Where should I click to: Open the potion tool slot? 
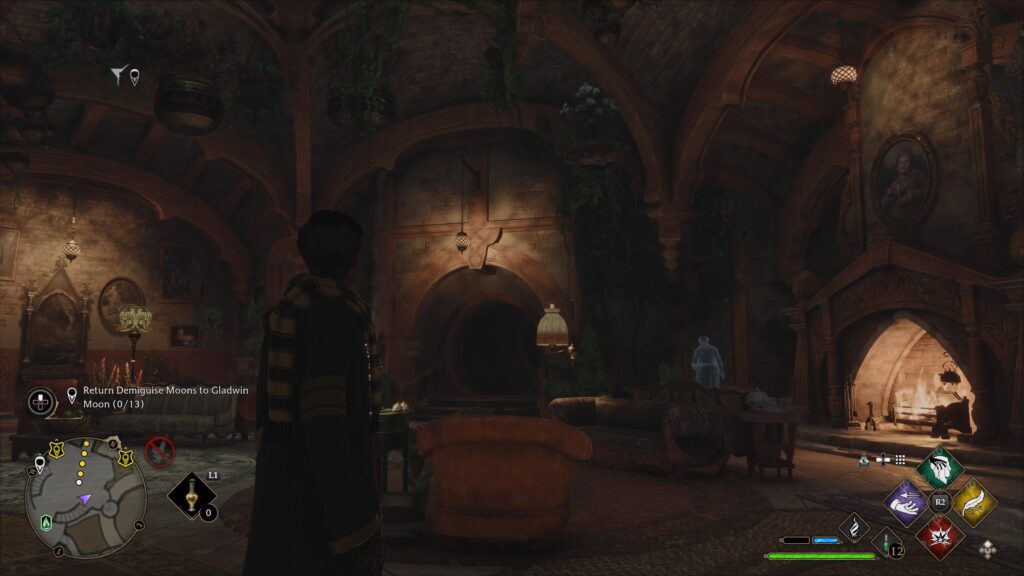(191, 496)
